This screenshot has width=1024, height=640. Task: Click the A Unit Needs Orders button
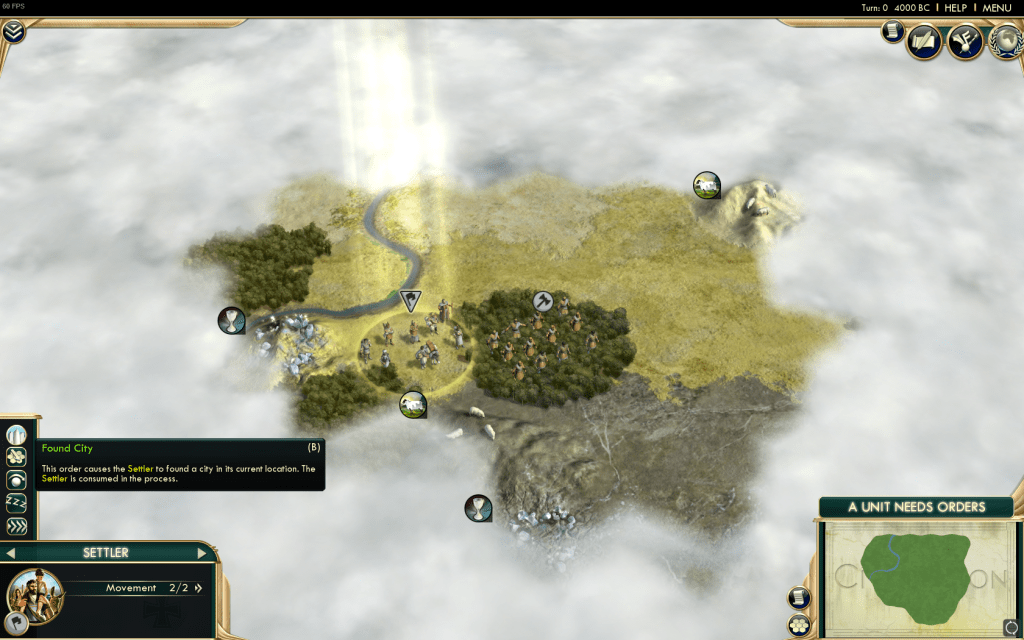click(x=916, y=507)
